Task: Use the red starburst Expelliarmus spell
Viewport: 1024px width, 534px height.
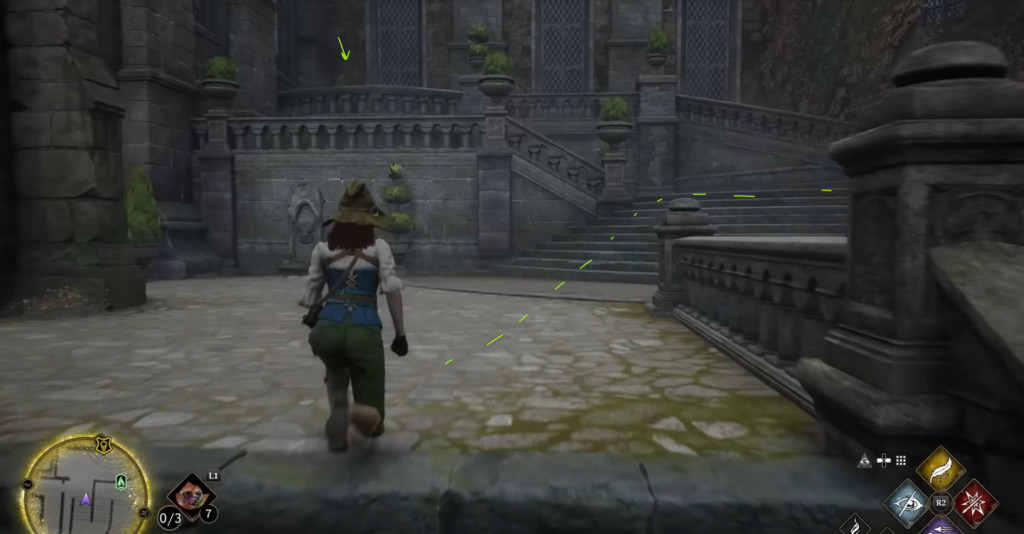Action: point(974,502)
